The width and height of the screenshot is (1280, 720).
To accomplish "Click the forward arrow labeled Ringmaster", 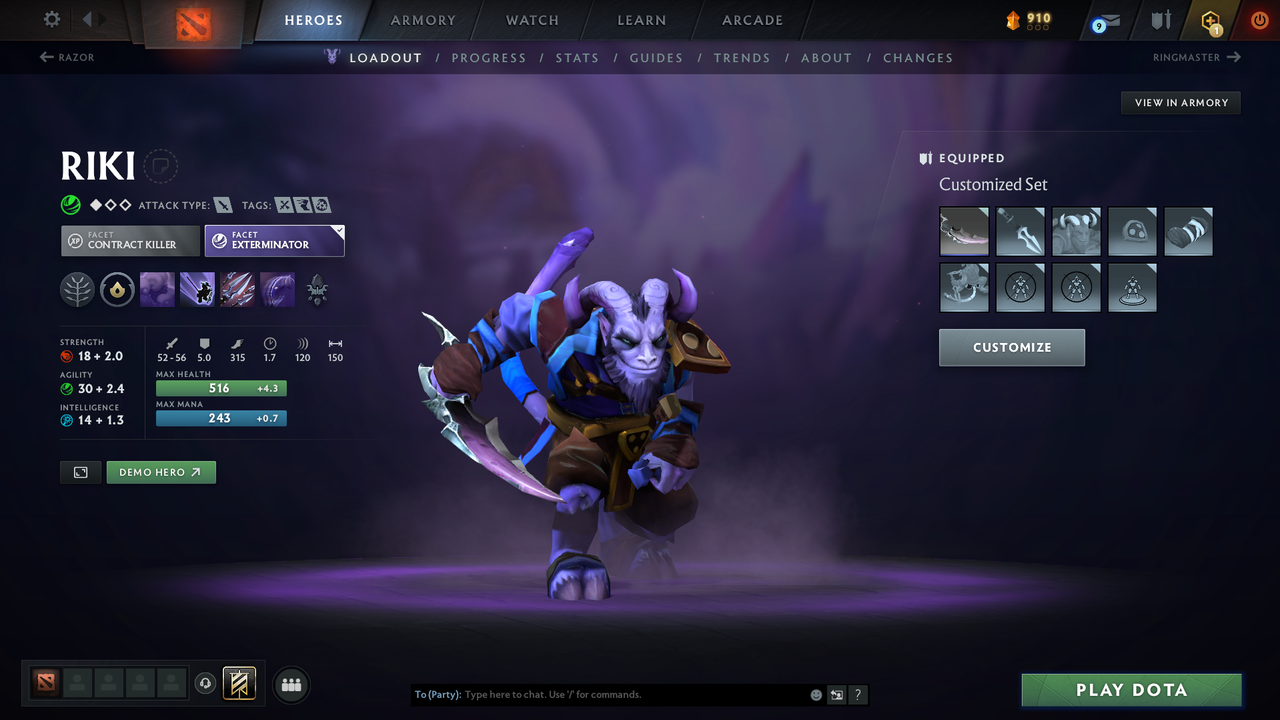I will tap(1196, 57).
